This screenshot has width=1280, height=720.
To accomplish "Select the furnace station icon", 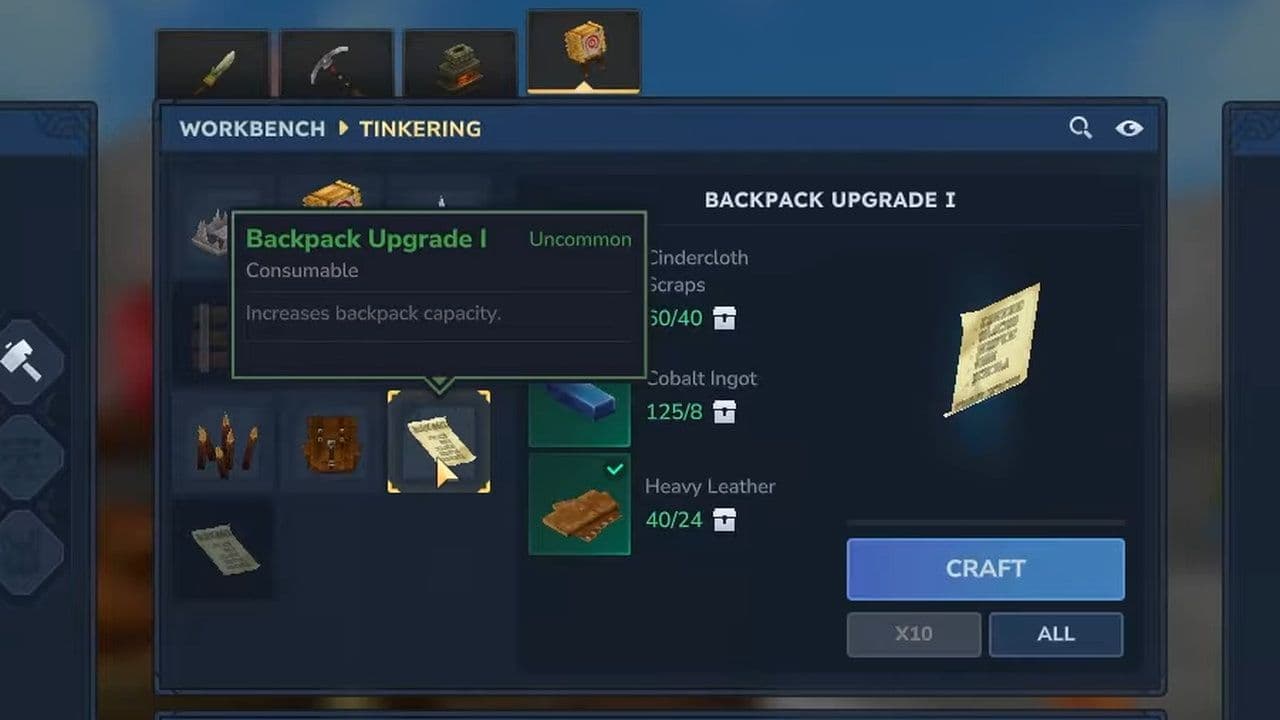I will pyautogui.click(x=458, y=62).
